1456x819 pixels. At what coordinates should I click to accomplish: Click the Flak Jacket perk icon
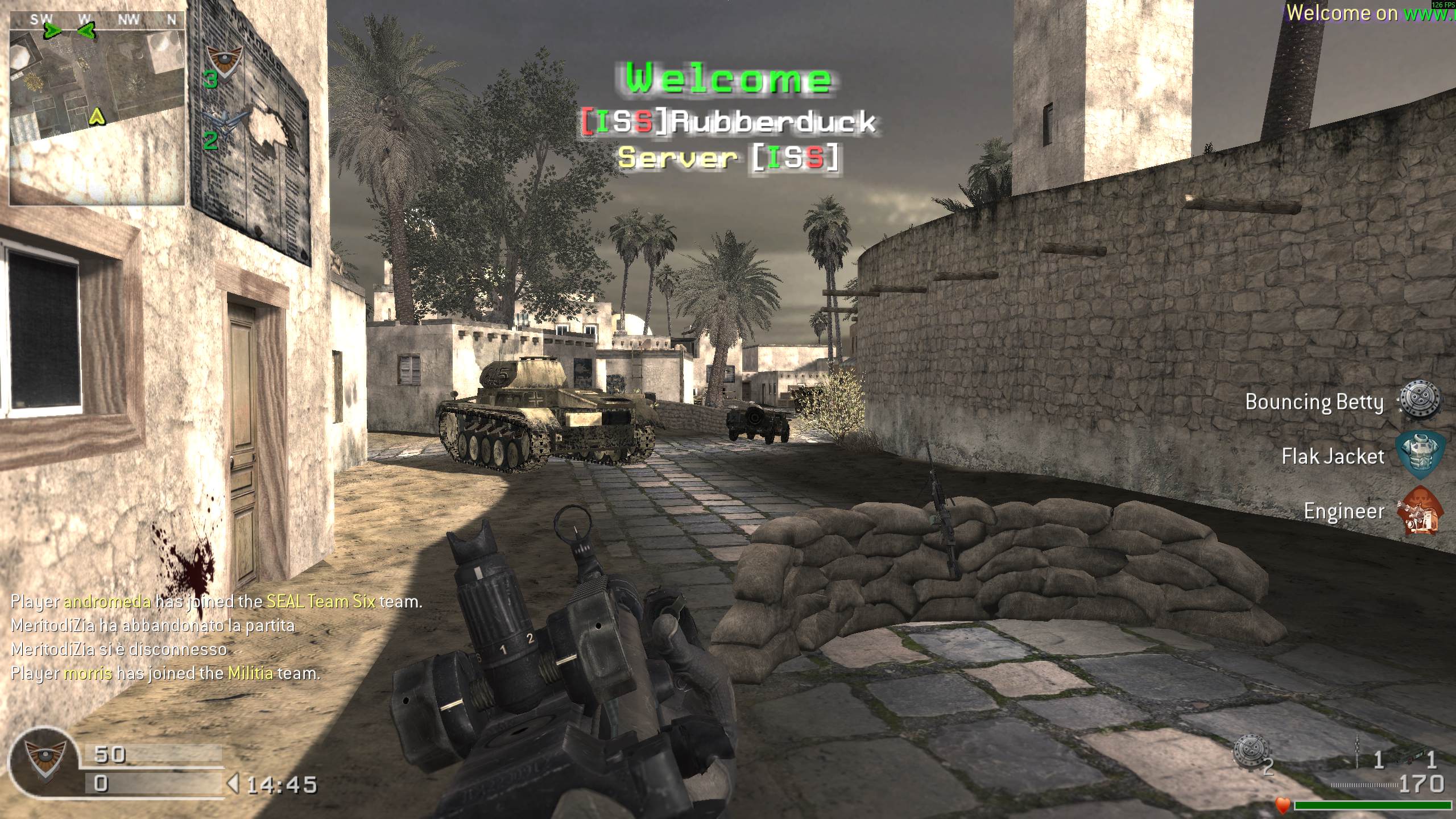(1420, 454)
